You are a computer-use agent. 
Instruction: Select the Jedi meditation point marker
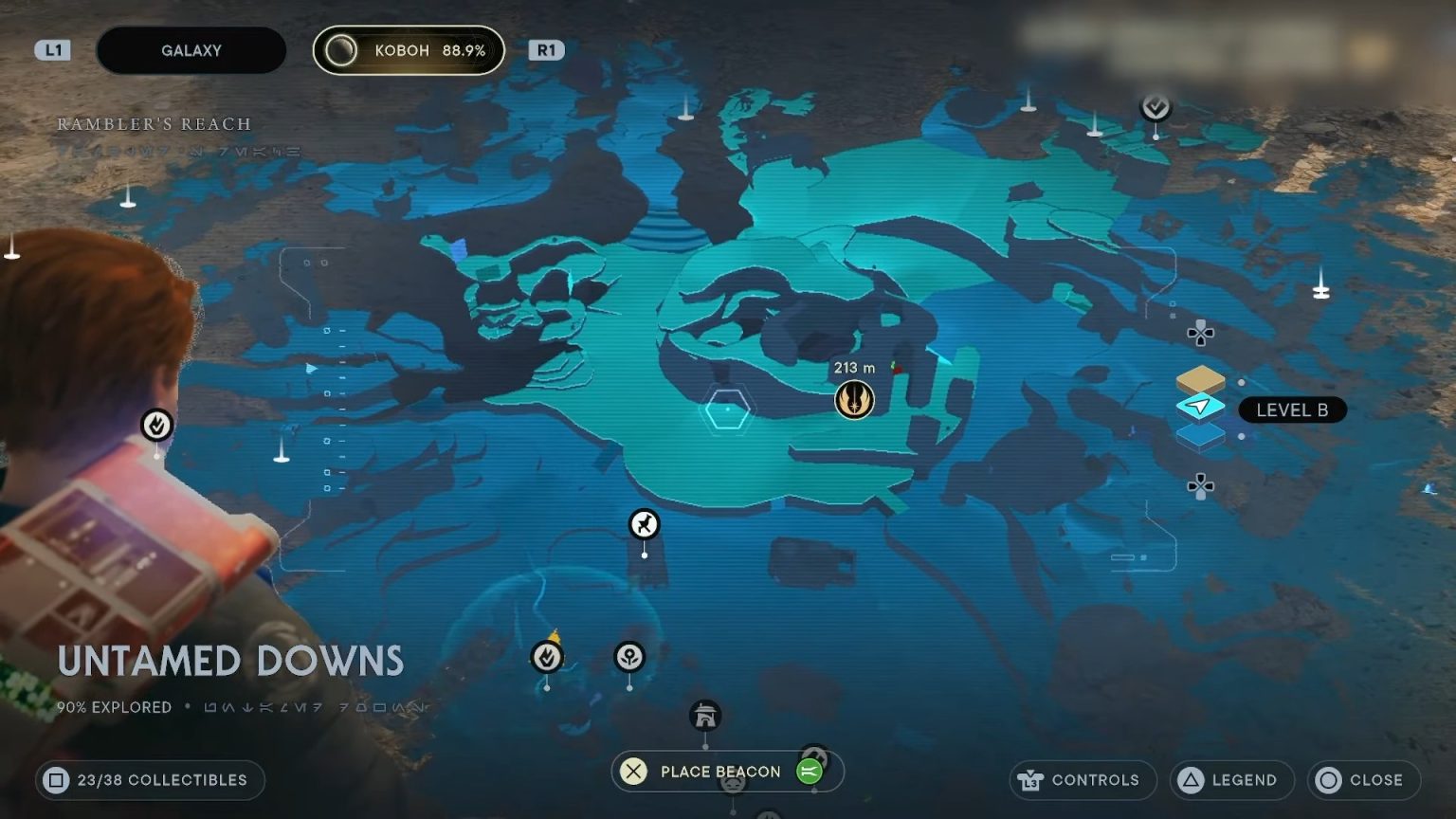coord(854,400)
